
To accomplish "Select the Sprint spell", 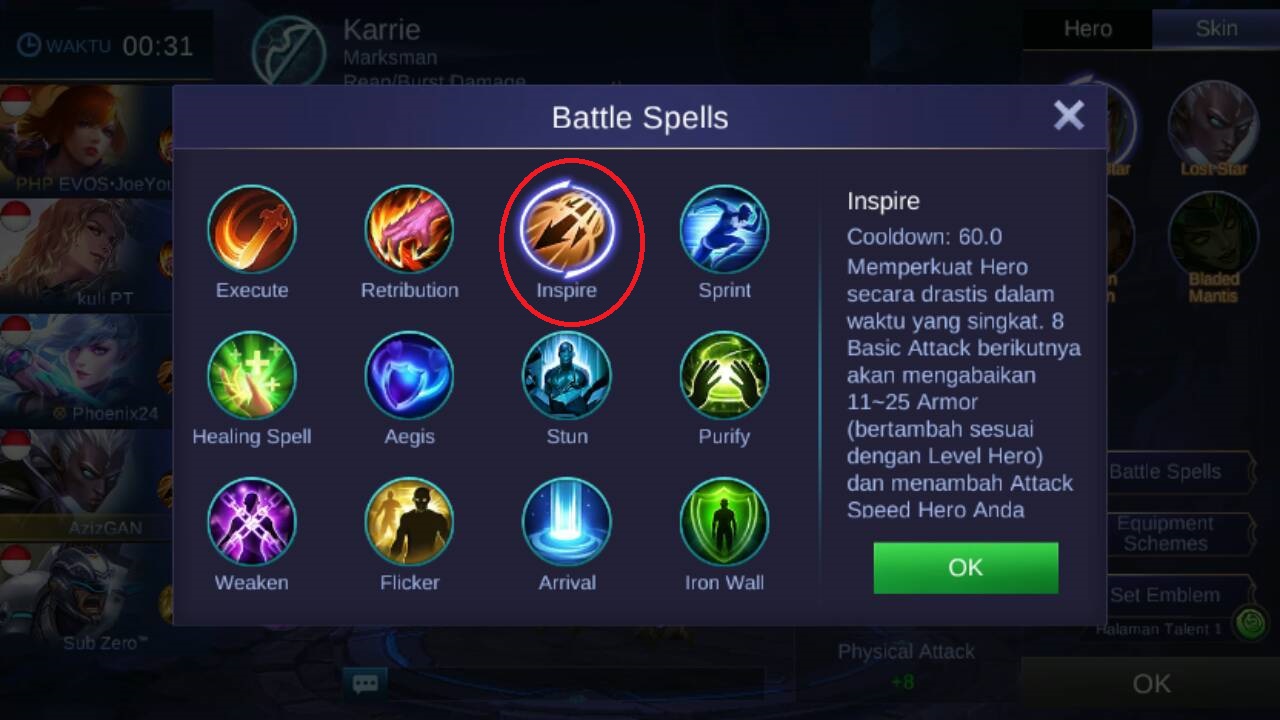I will tap(724, 230).
